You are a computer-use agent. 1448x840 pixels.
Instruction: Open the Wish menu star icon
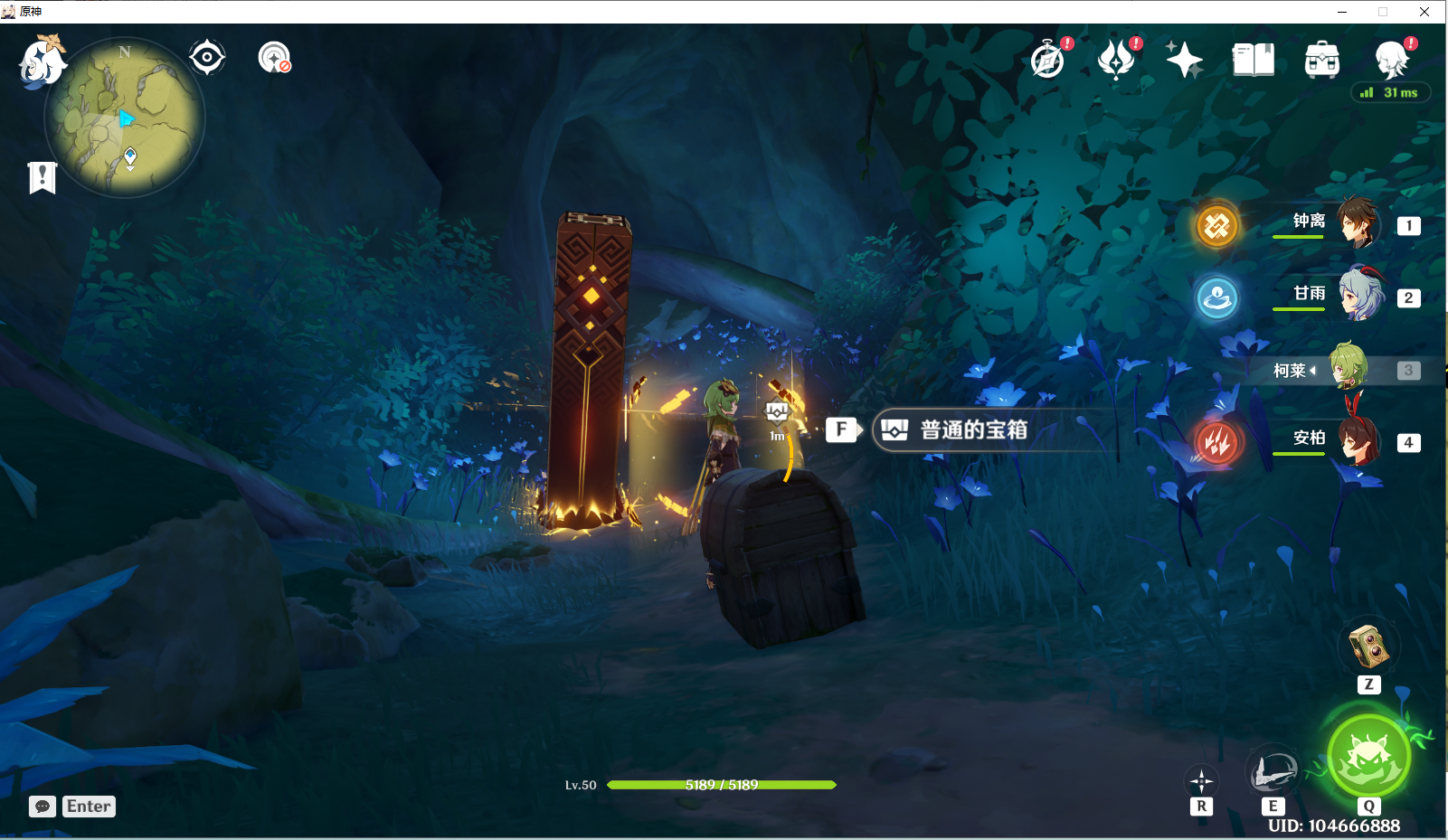1185,58
